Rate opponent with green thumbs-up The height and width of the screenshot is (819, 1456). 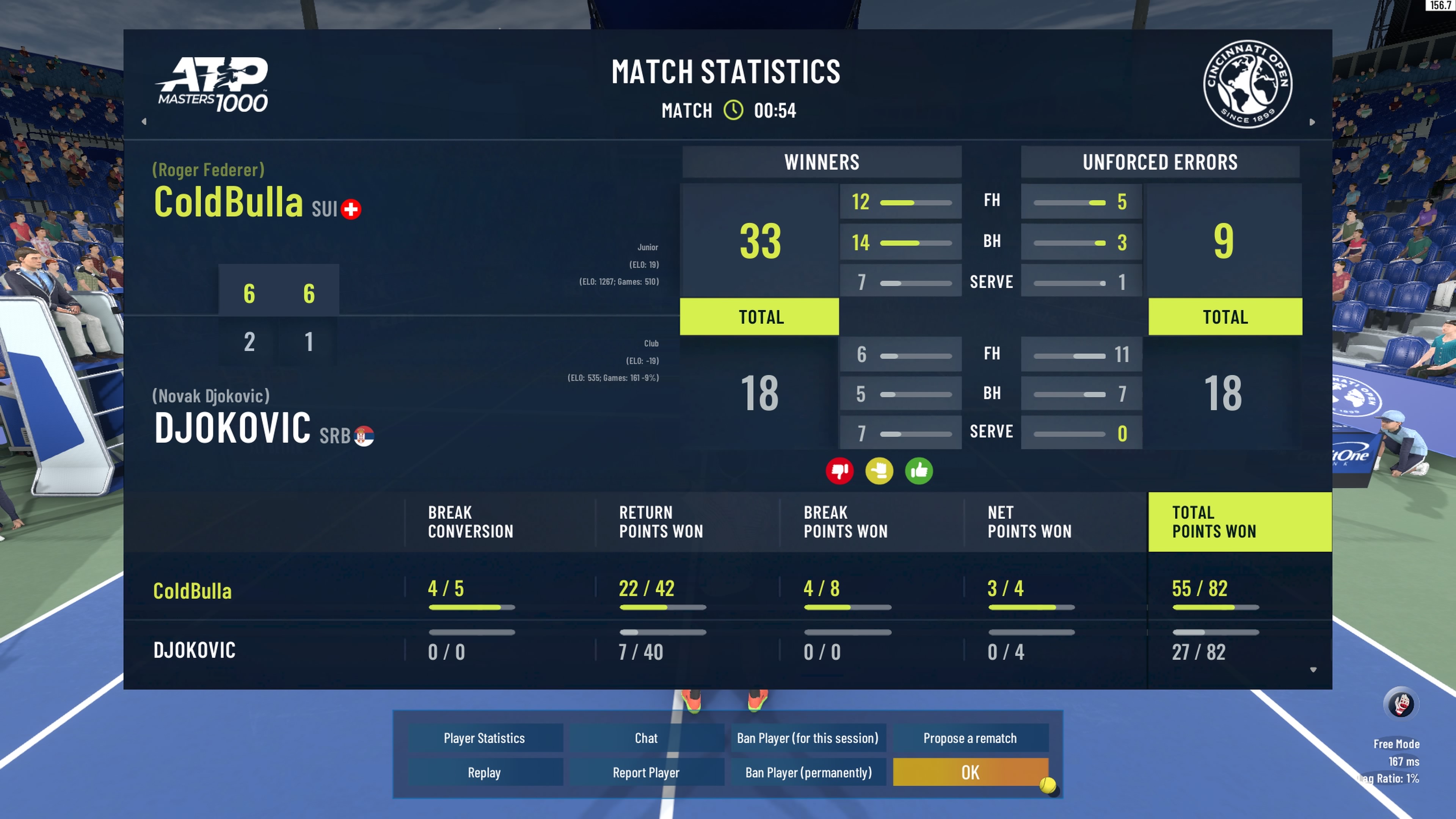click(x=919, y=471)
